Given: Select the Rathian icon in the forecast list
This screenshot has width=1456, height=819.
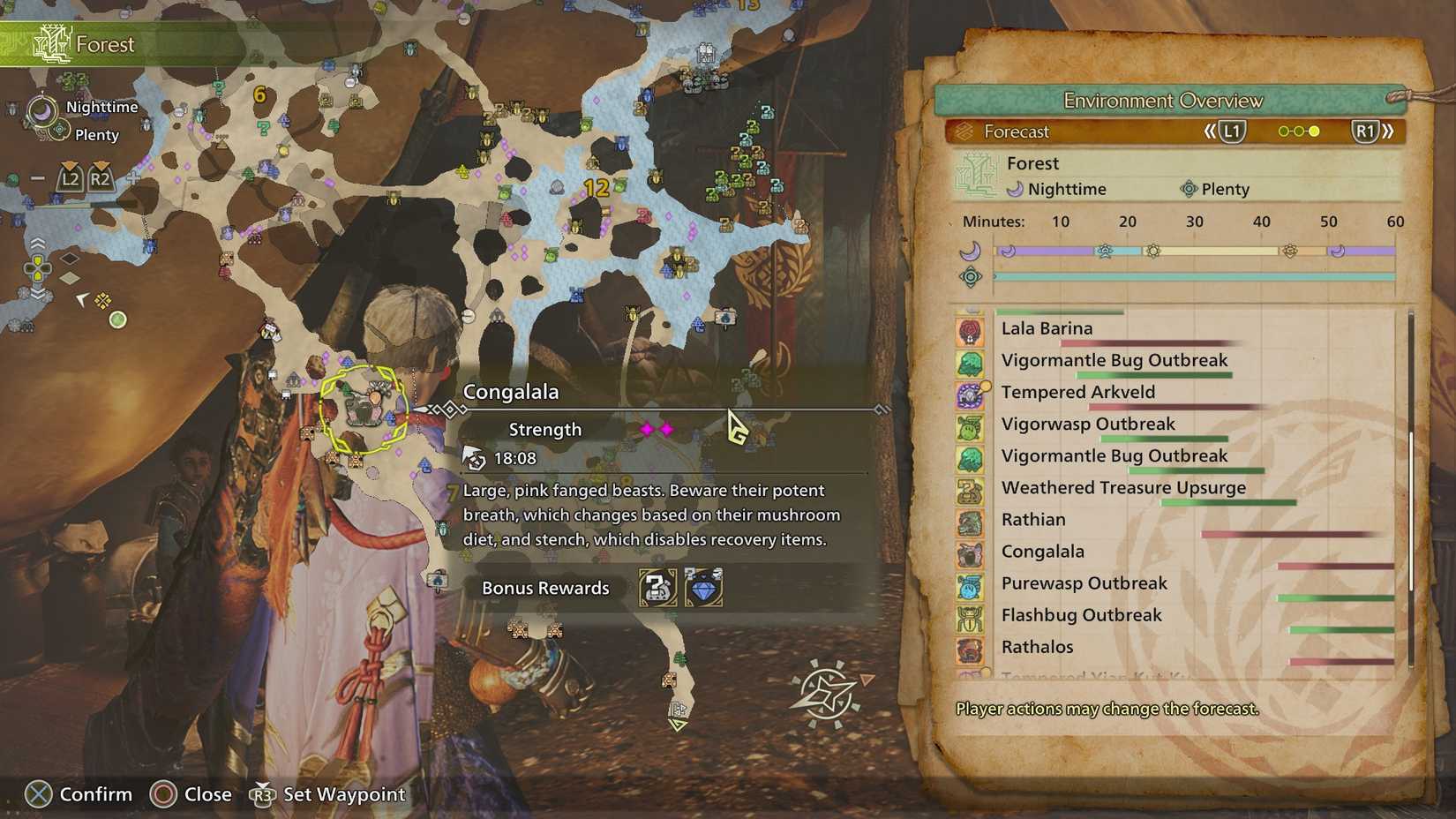Looking at the screenshot, I should (x=971, y=523).
